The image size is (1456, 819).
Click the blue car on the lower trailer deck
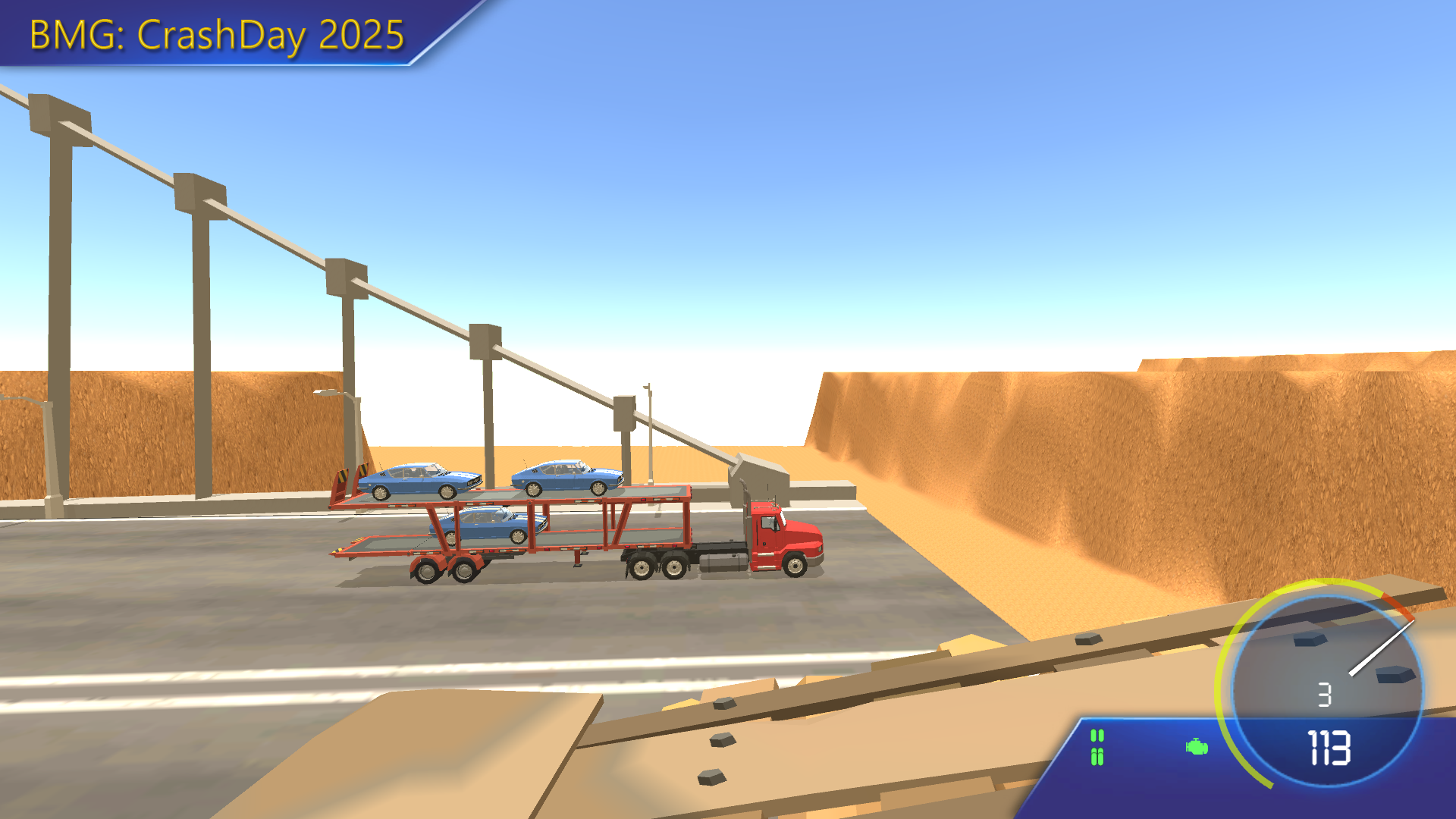tap(485, 523)
